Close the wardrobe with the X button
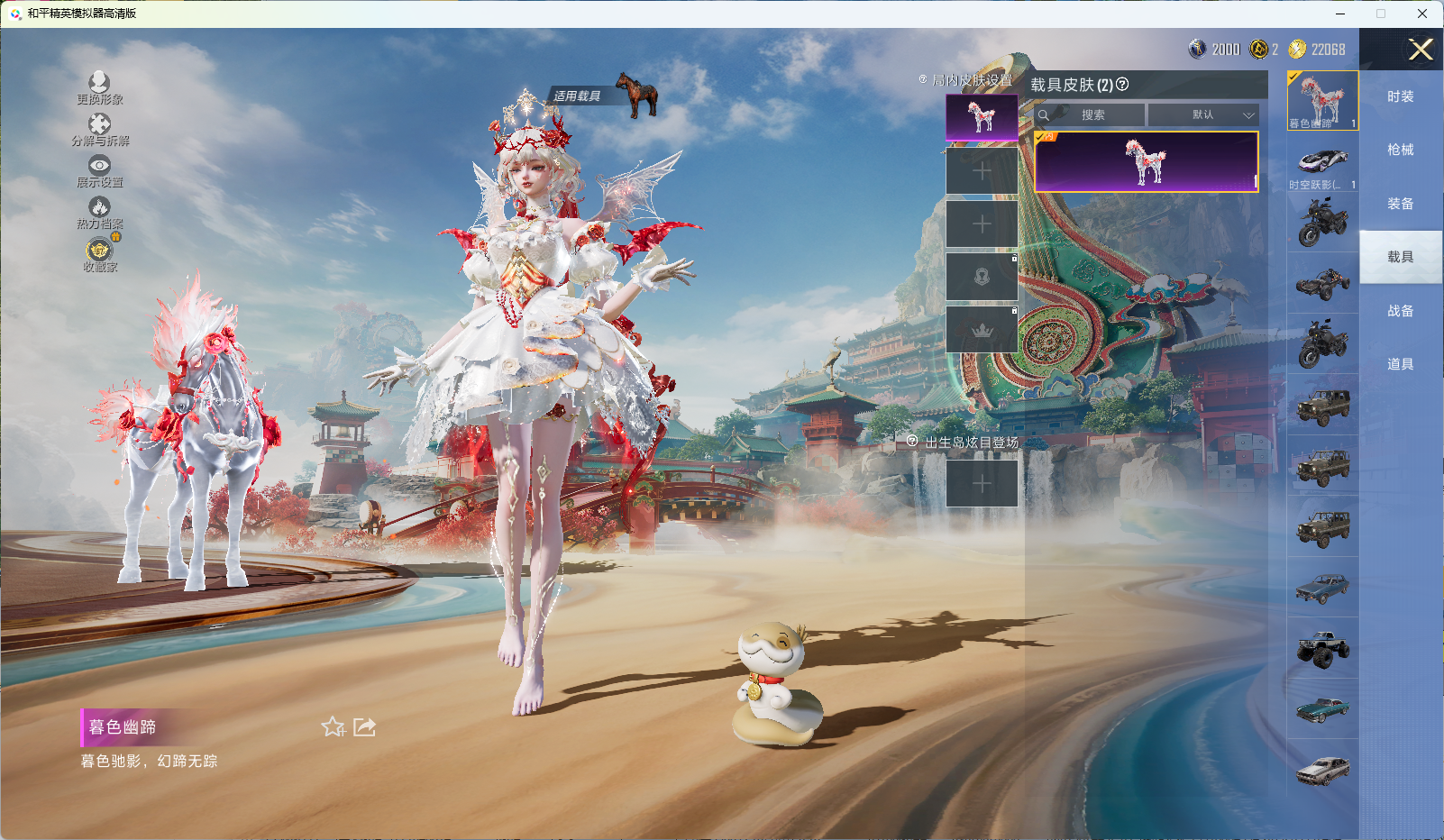The image size is (1444, 840). (1421, 50)
